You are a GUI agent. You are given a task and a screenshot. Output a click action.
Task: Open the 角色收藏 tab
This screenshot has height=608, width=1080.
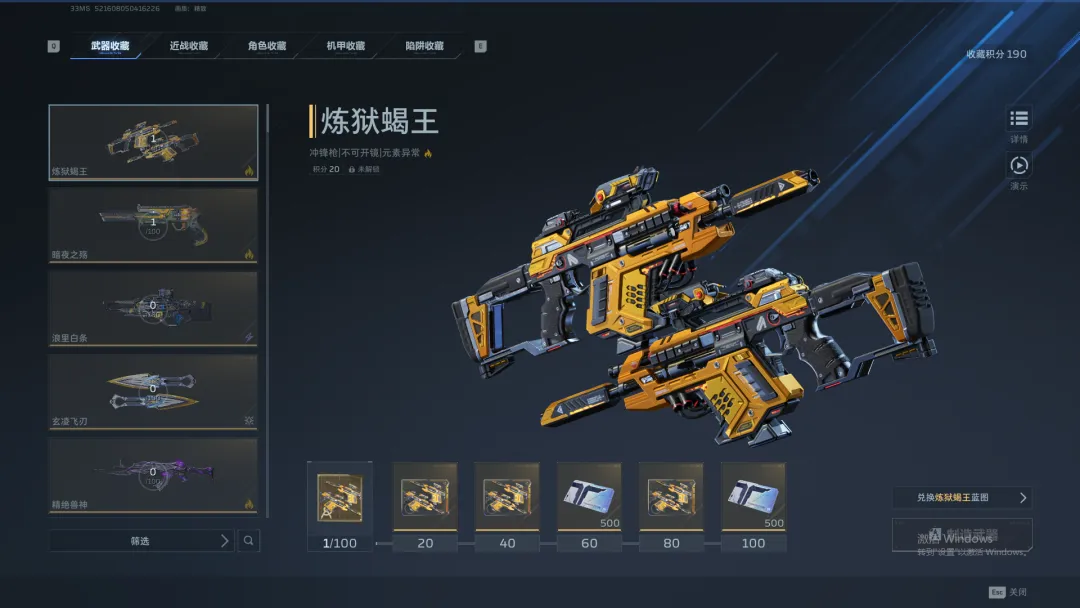pos(267,46)
